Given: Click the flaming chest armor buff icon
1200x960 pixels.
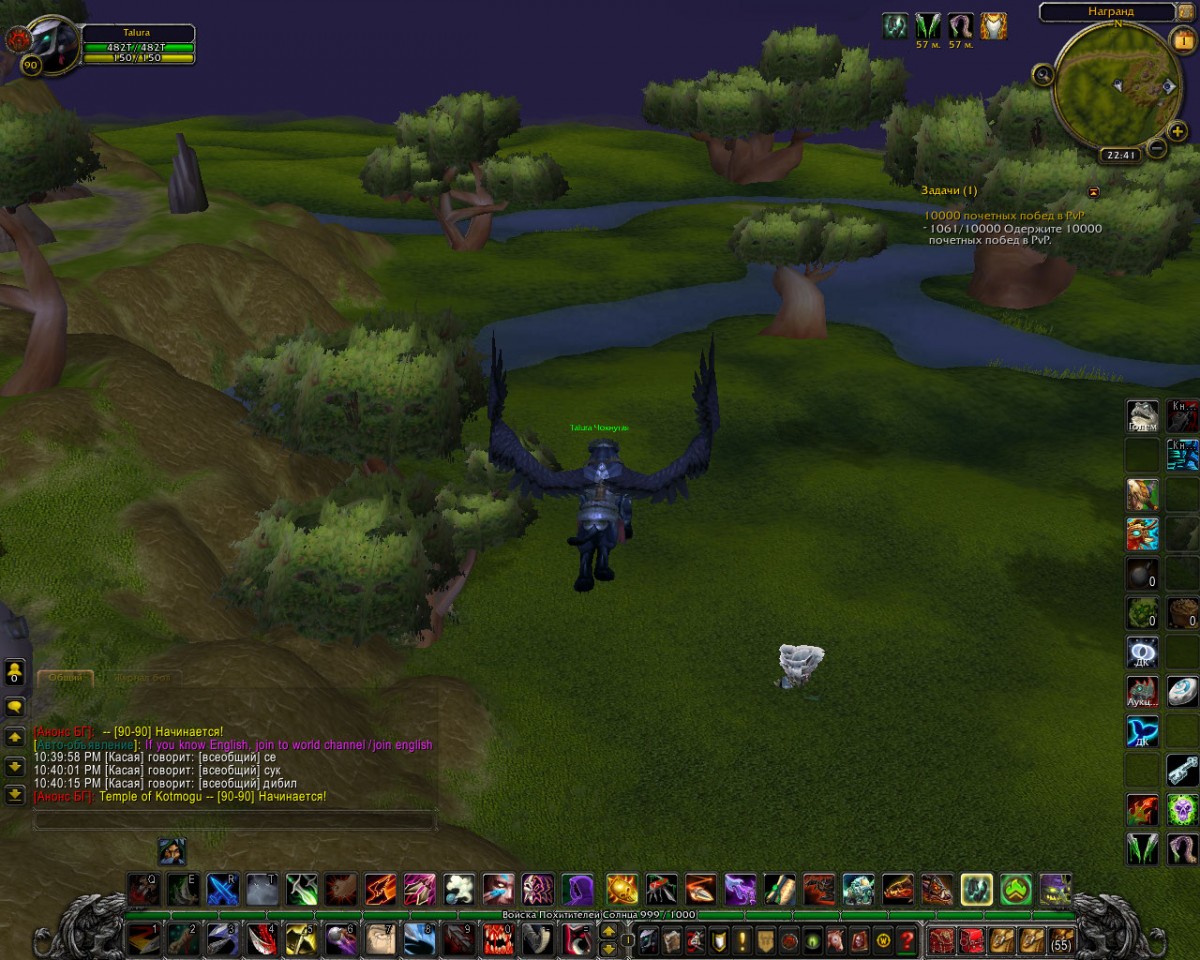Looking at the screenshot, I should pyautogui.click(x=993, y=26).
